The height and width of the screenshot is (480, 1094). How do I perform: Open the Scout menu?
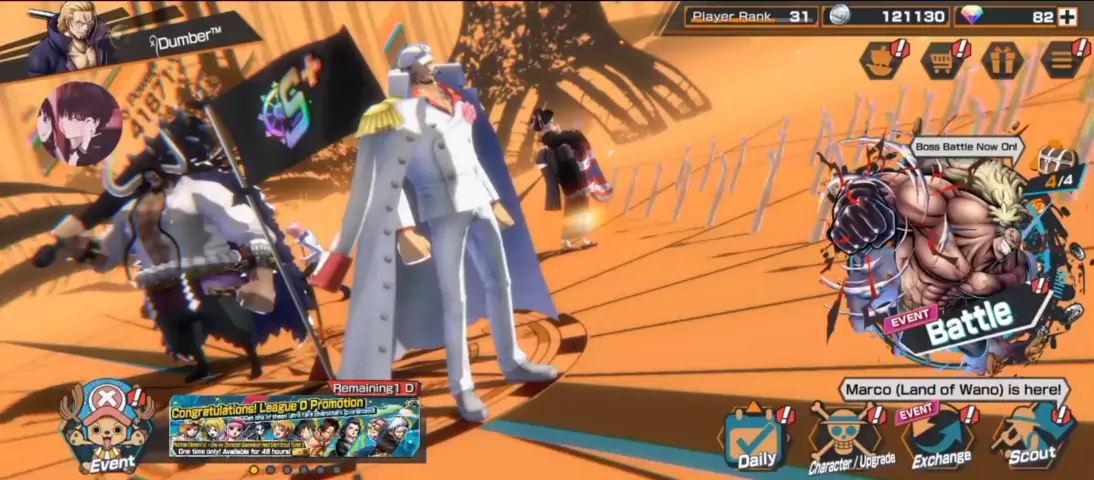pos(1032,438)
